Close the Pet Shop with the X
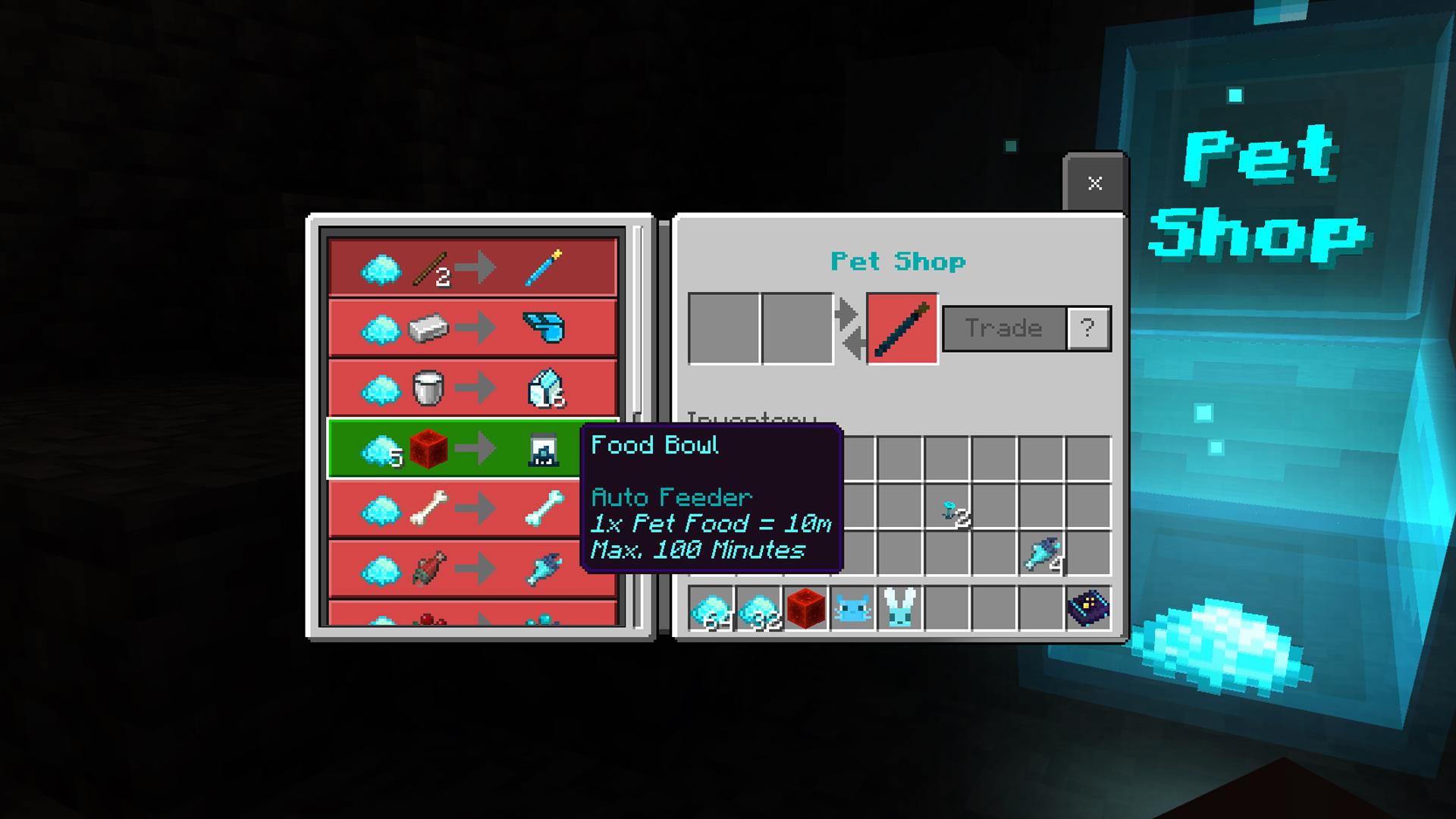 (x=1094, y=182)
